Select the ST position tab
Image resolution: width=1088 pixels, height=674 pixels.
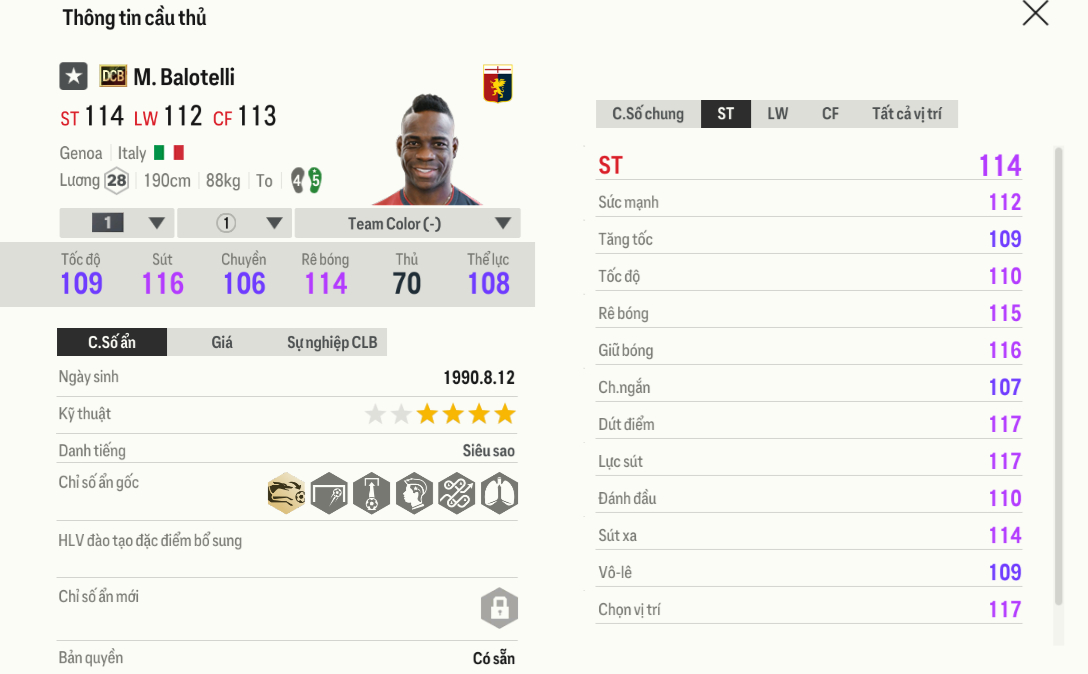click(726, 114)
